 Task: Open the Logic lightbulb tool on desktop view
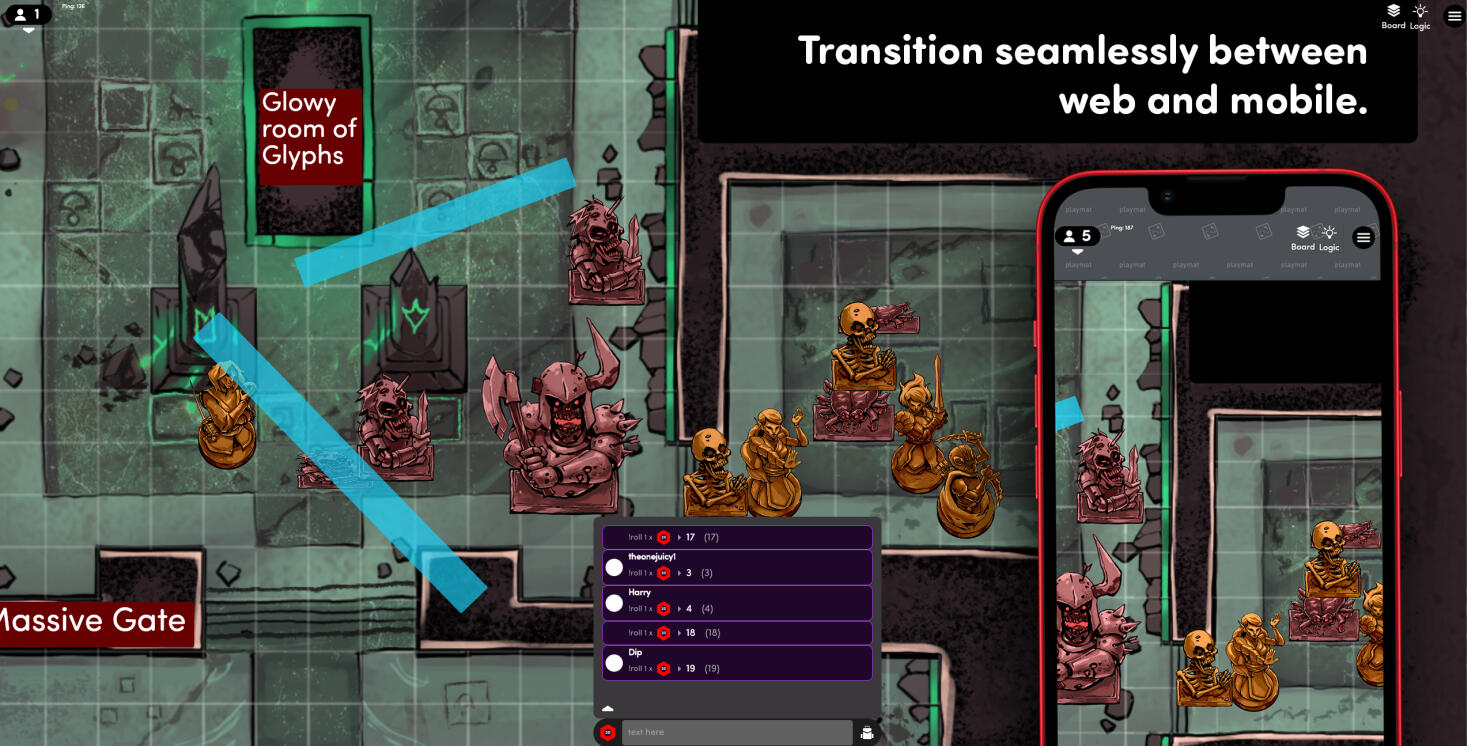(x=1420, y=16)
